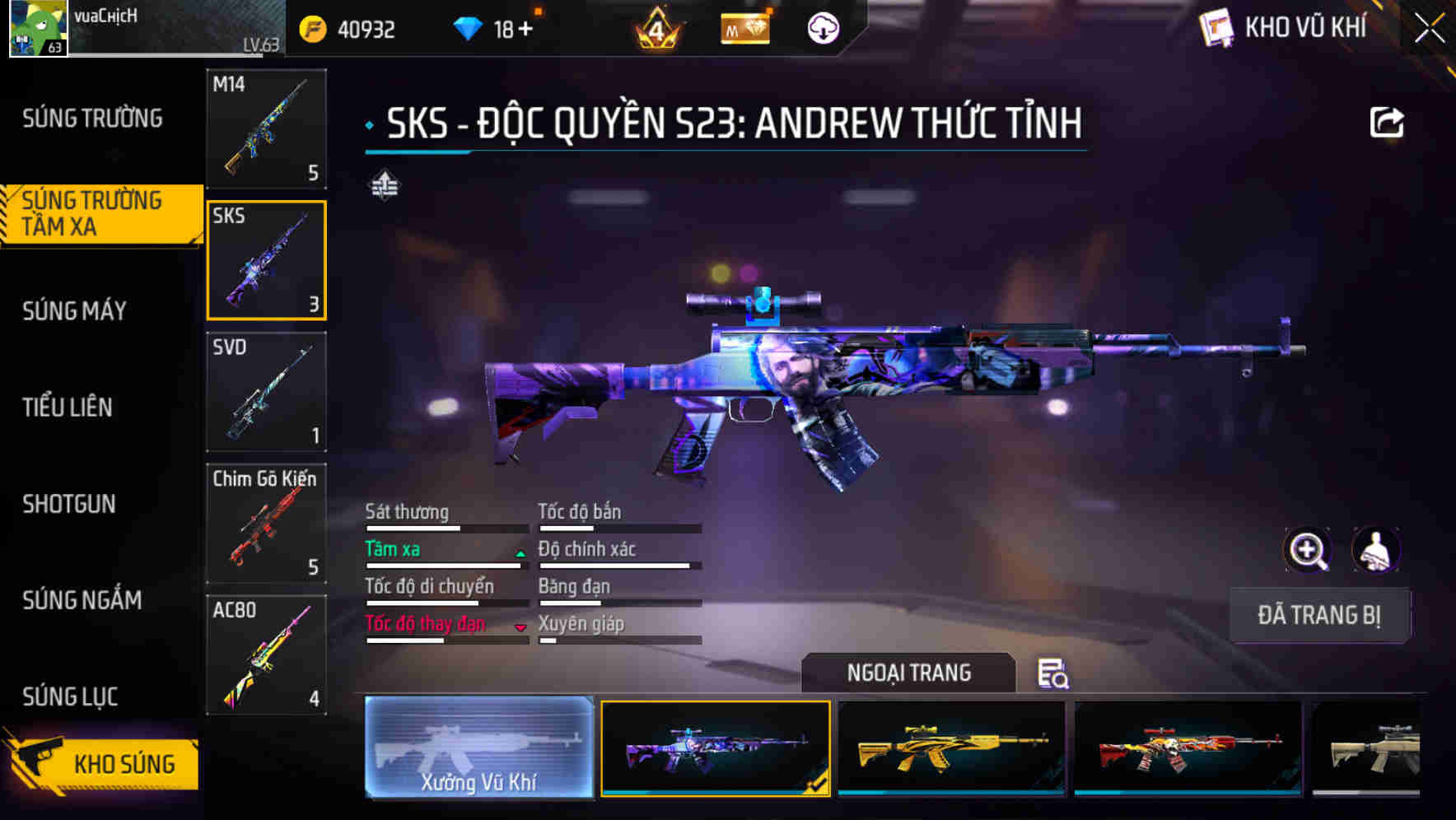The width and height of the screenshot is (1456, 820).
Task: Zoom the weapon with the magnifier icon
Action: [x=1307, y=550]
